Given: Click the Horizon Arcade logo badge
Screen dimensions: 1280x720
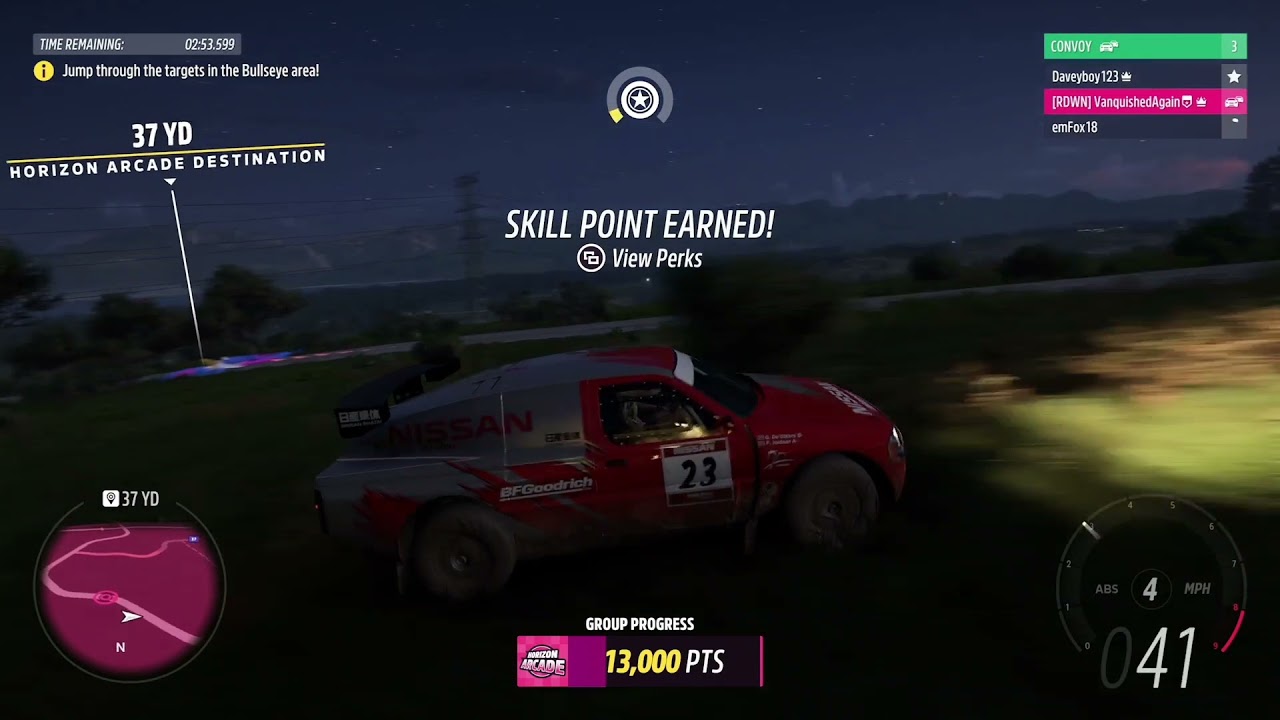Looking at the screenshot, I should pos(541,660).
